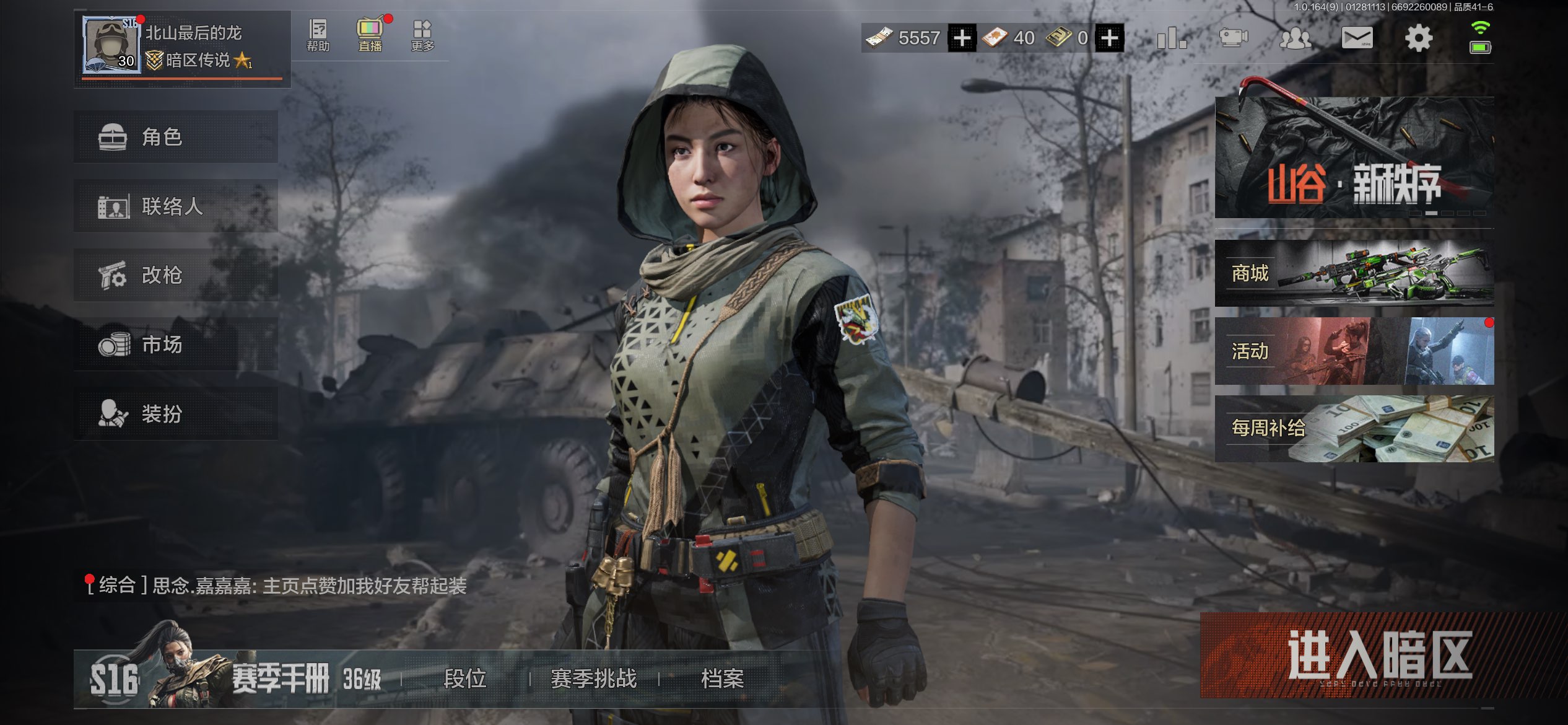
Task: View the 活动 events banner
Action: [x=1354, y=351]
